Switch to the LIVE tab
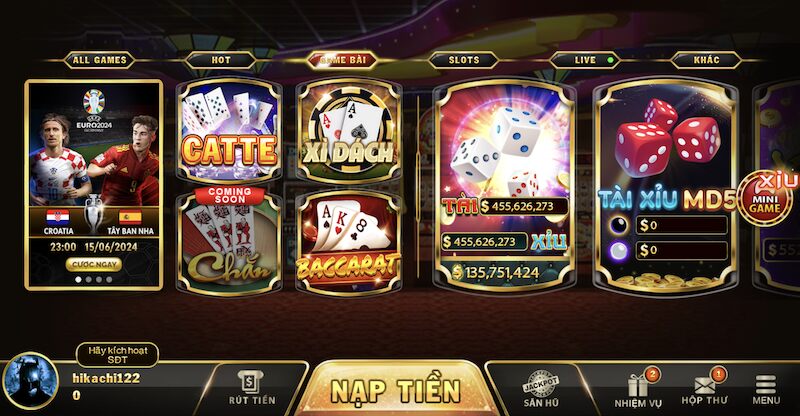The image size is (800, 416). (587, 60)
